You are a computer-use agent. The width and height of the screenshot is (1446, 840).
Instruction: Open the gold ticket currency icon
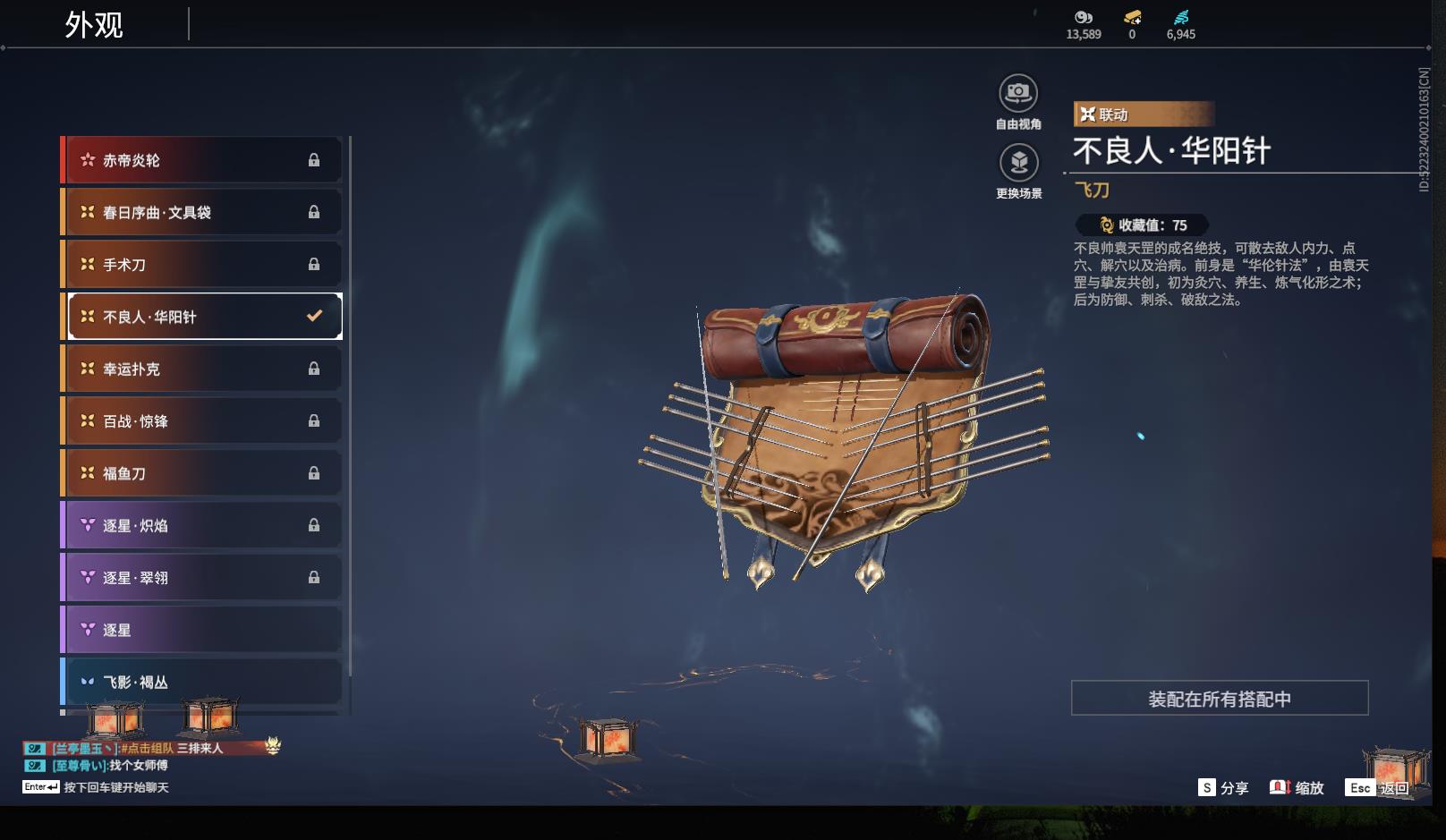(1132, 18)
